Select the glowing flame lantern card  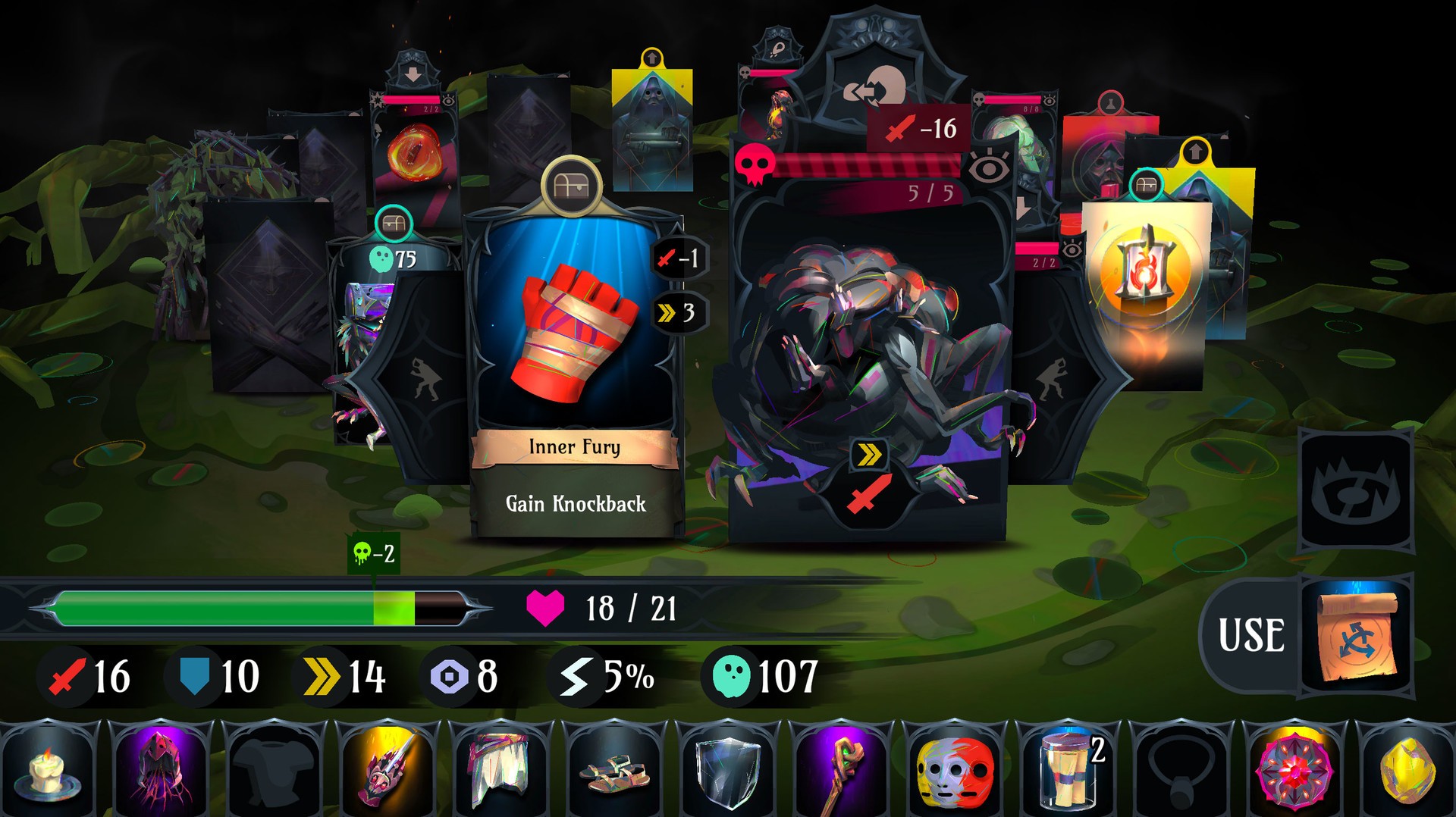click(x=1145, y=280)
